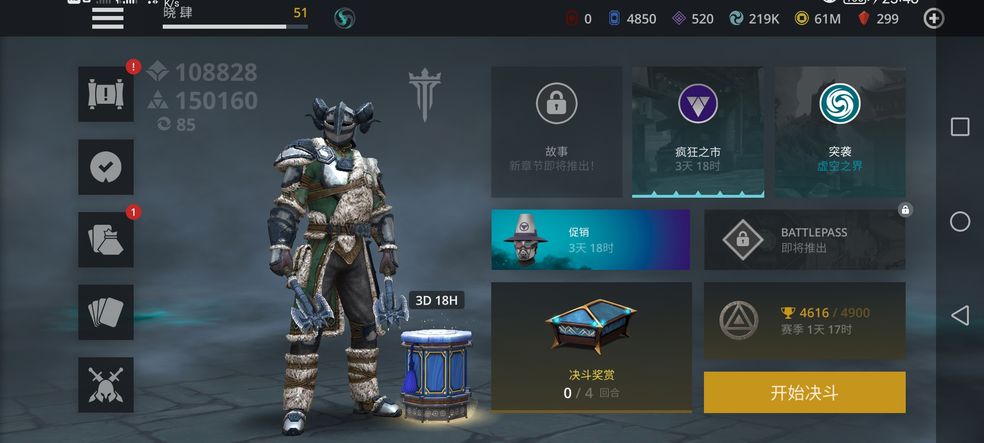Open the helmet and crossed swords icon
984x443 pixels.
pos(106,385)
